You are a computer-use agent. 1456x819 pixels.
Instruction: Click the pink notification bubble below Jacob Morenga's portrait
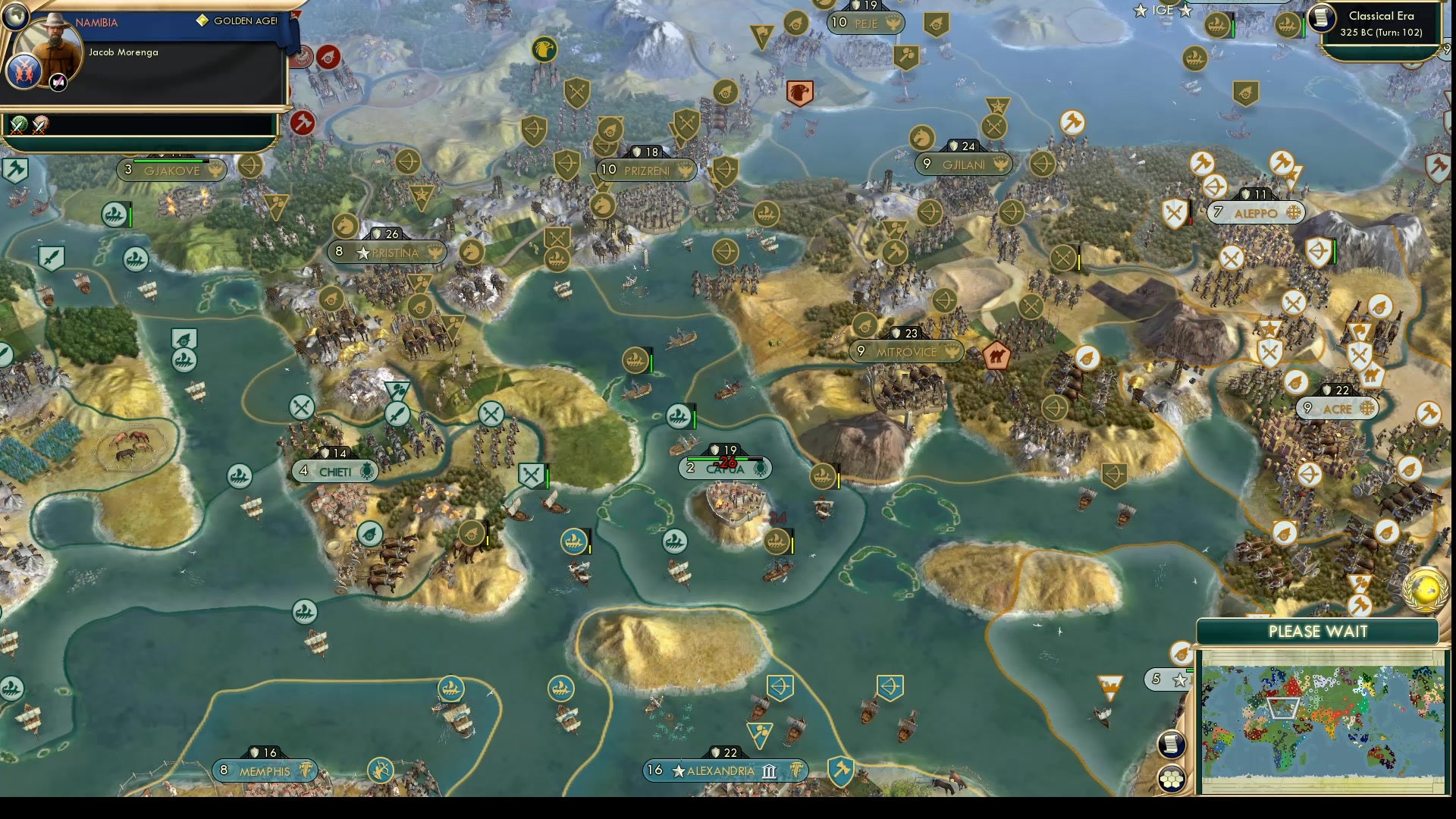coord(57,80)
